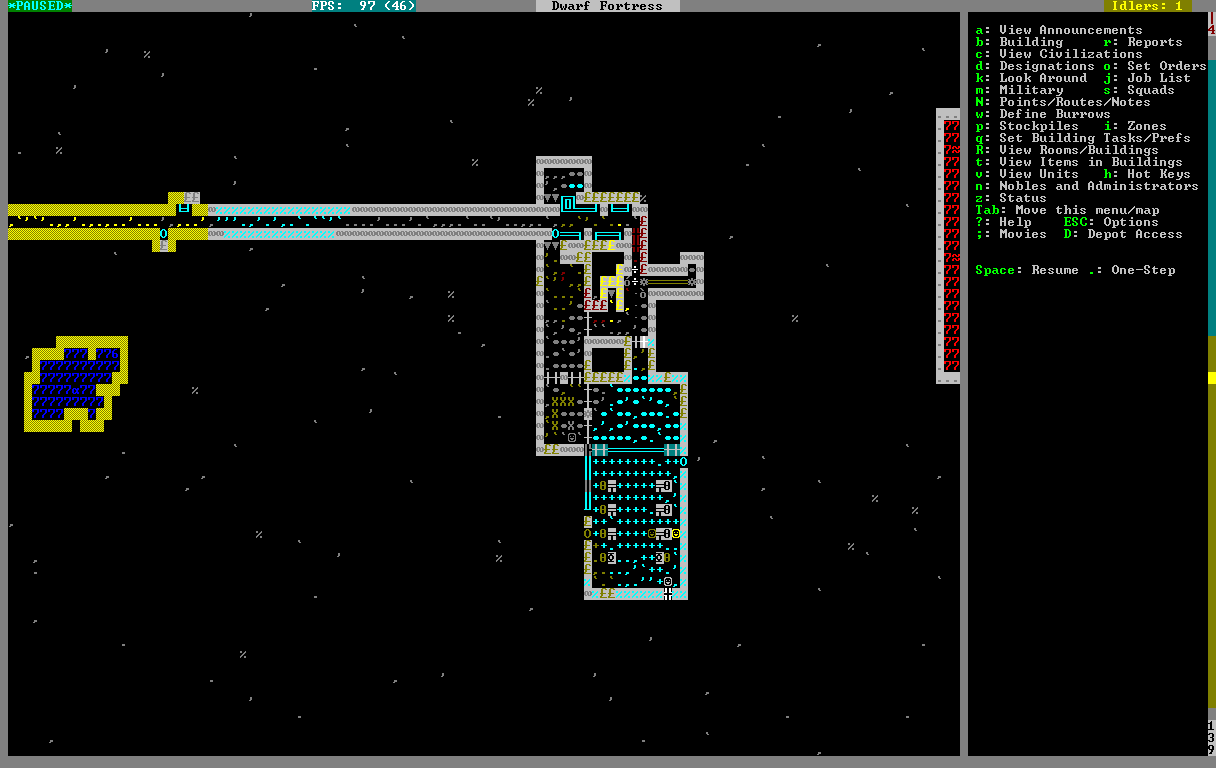Select the Building menu option
This screenshot has width=1216, height=768.
(x=1030, y=42)
